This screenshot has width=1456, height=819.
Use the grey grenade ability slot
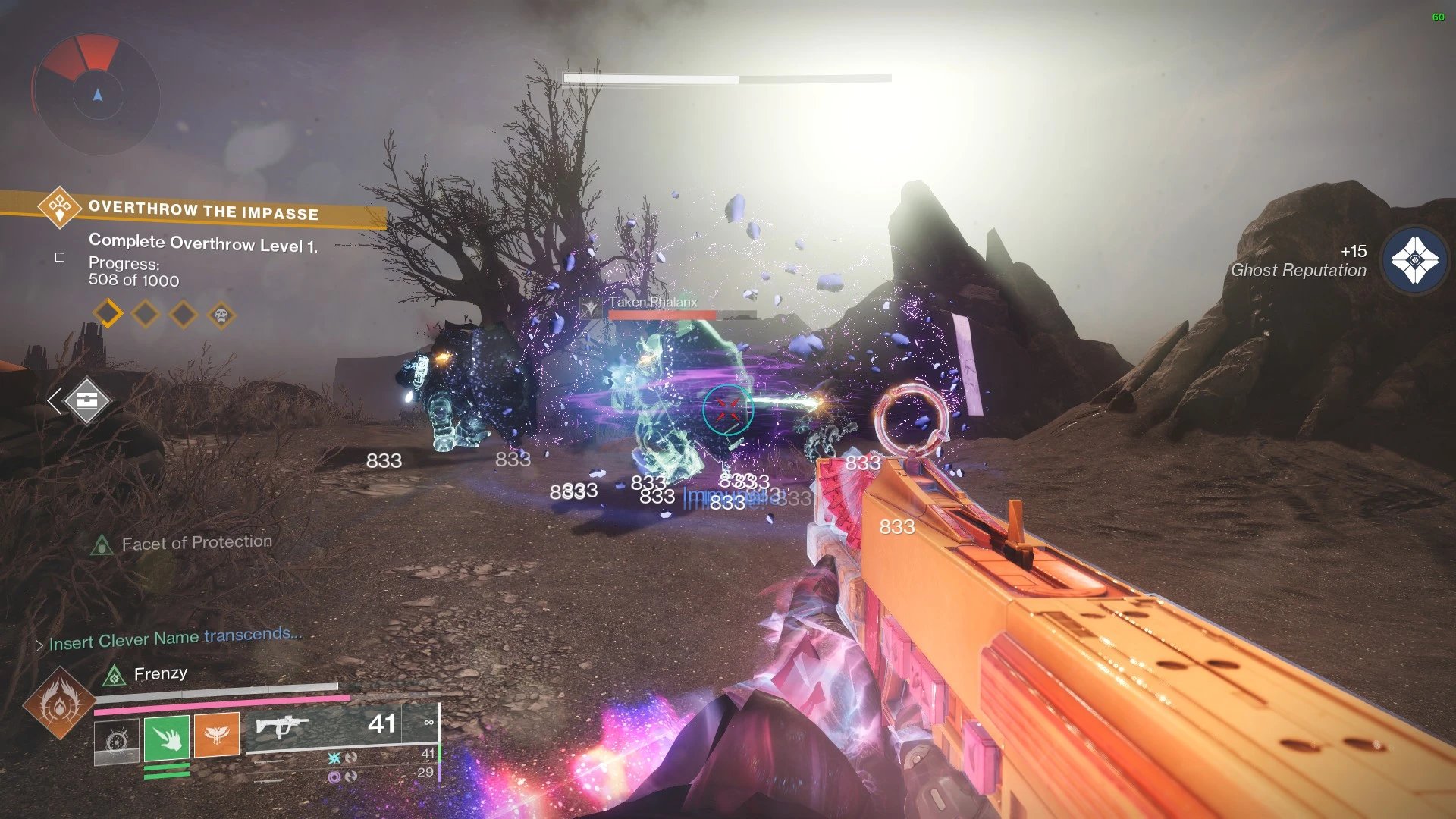point(117,740)
